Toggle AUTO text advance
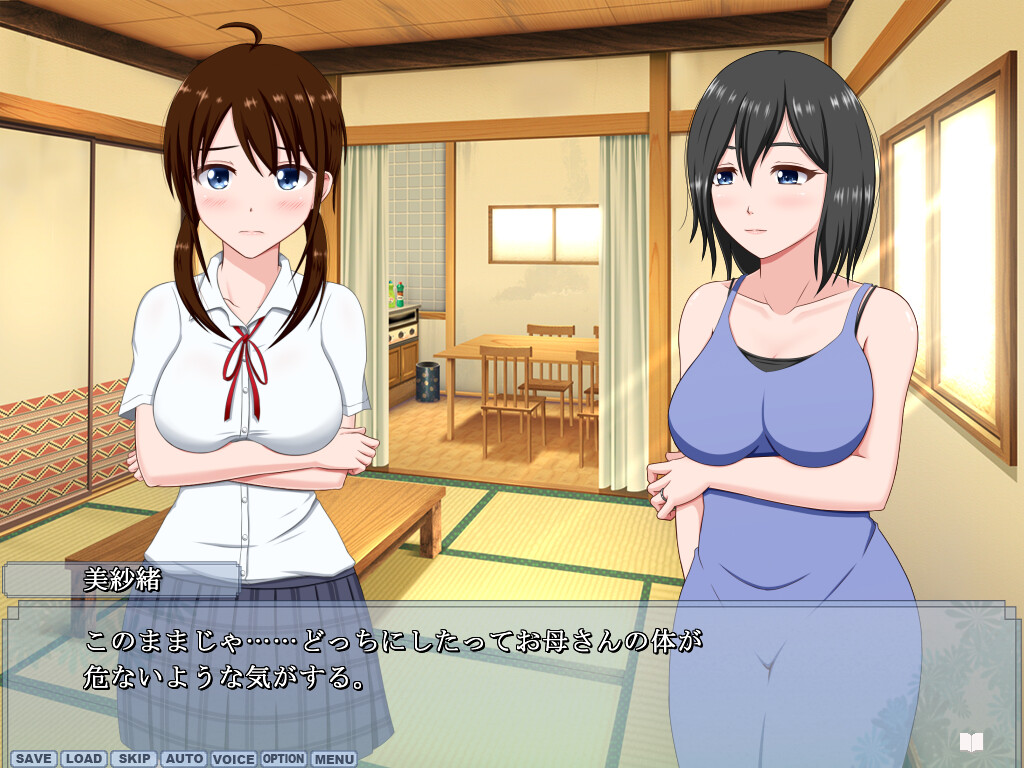 click(x=184, y=759)
